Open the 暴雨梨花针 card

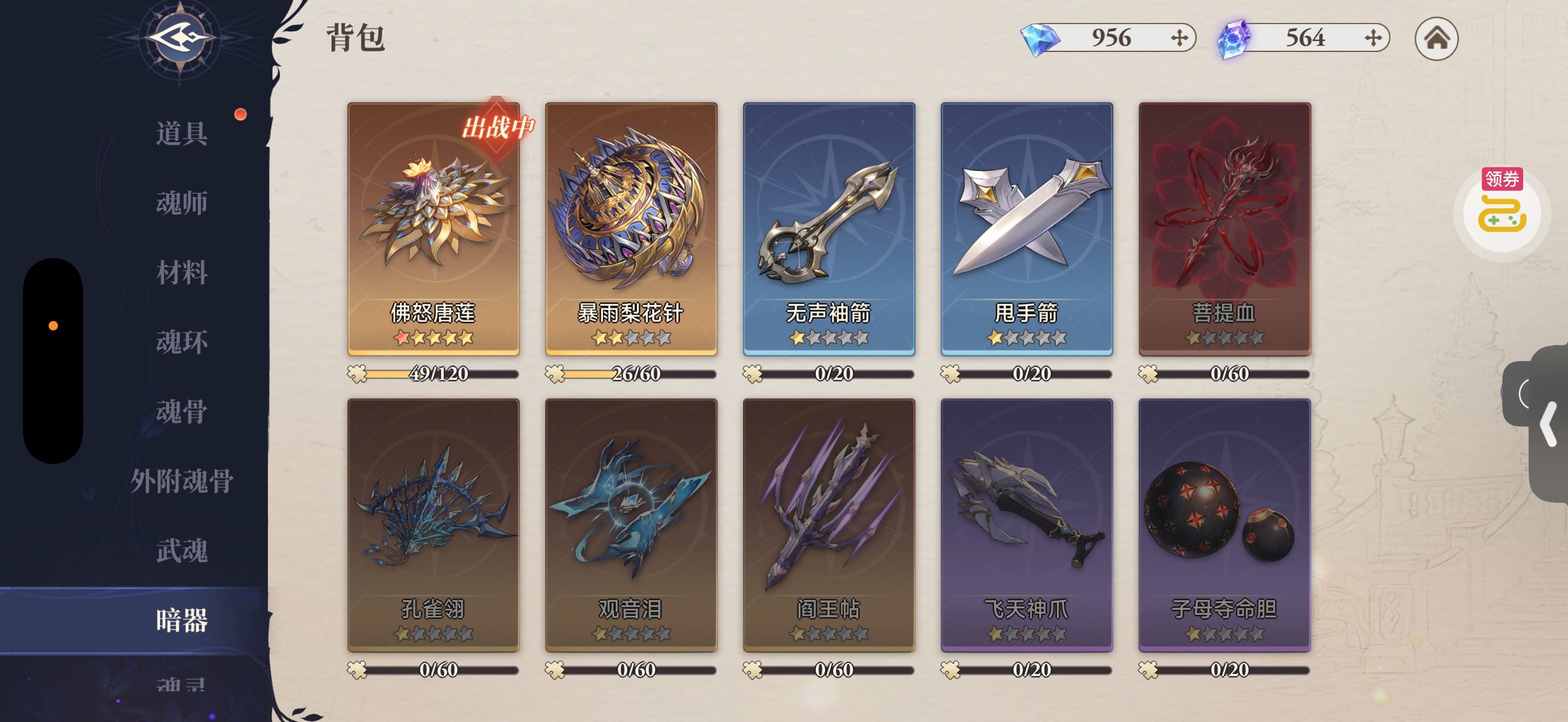[x=630, y=228]
